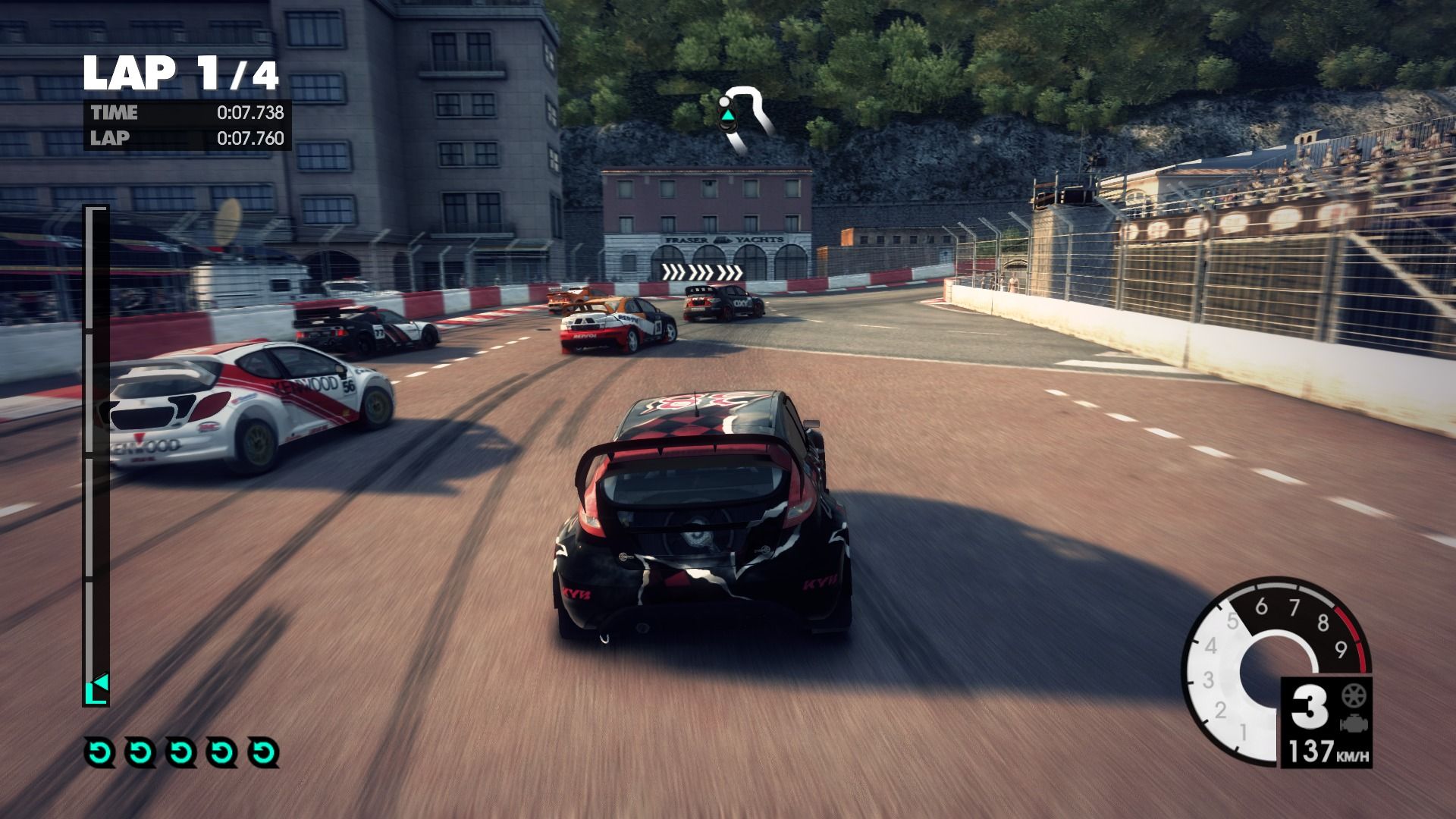Click the vertical race progress bar
1456x819 pixels.
[96, 455]
